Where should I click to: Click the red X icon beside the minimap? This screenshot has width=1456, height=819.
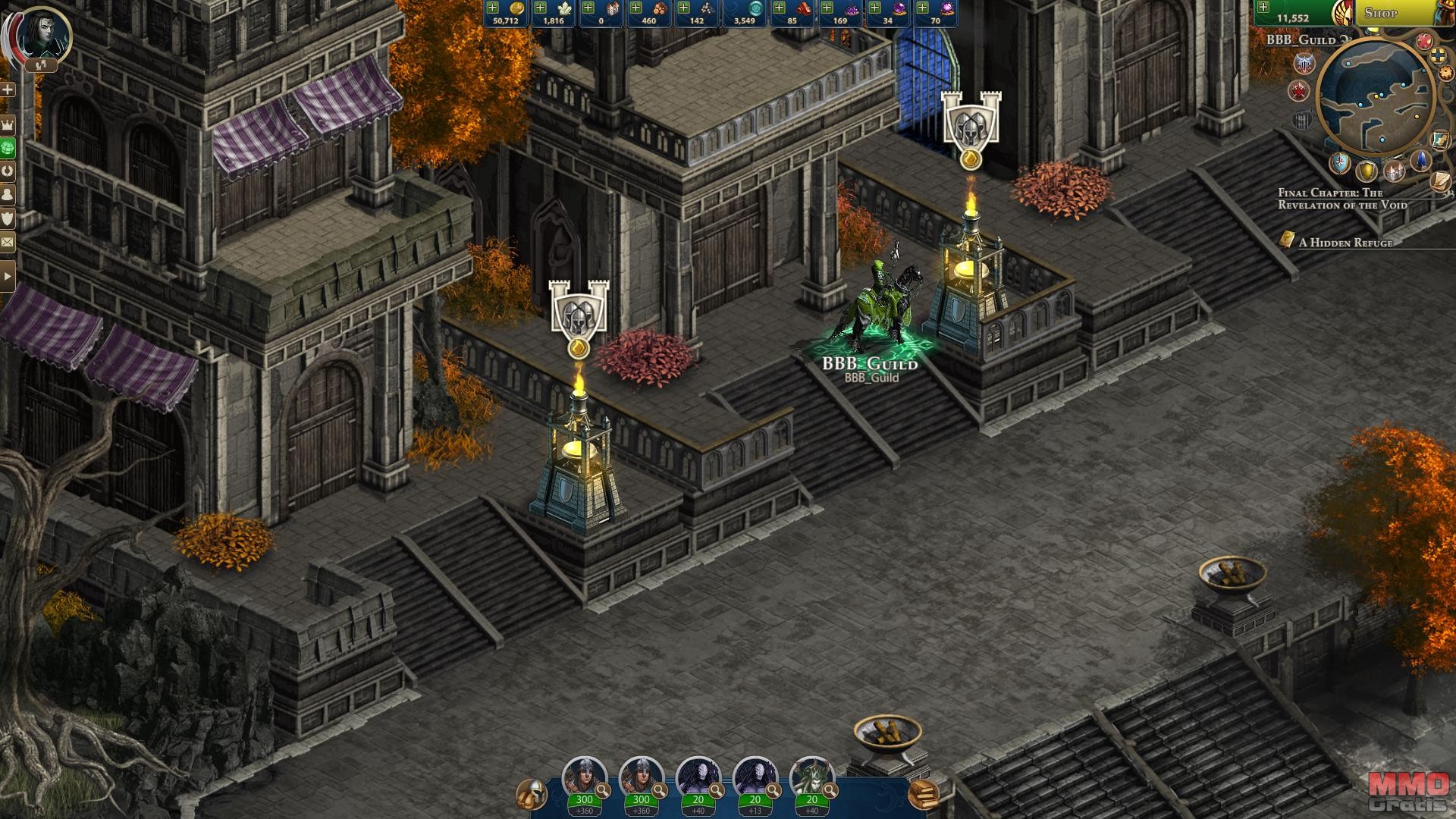coord(1424,41)
